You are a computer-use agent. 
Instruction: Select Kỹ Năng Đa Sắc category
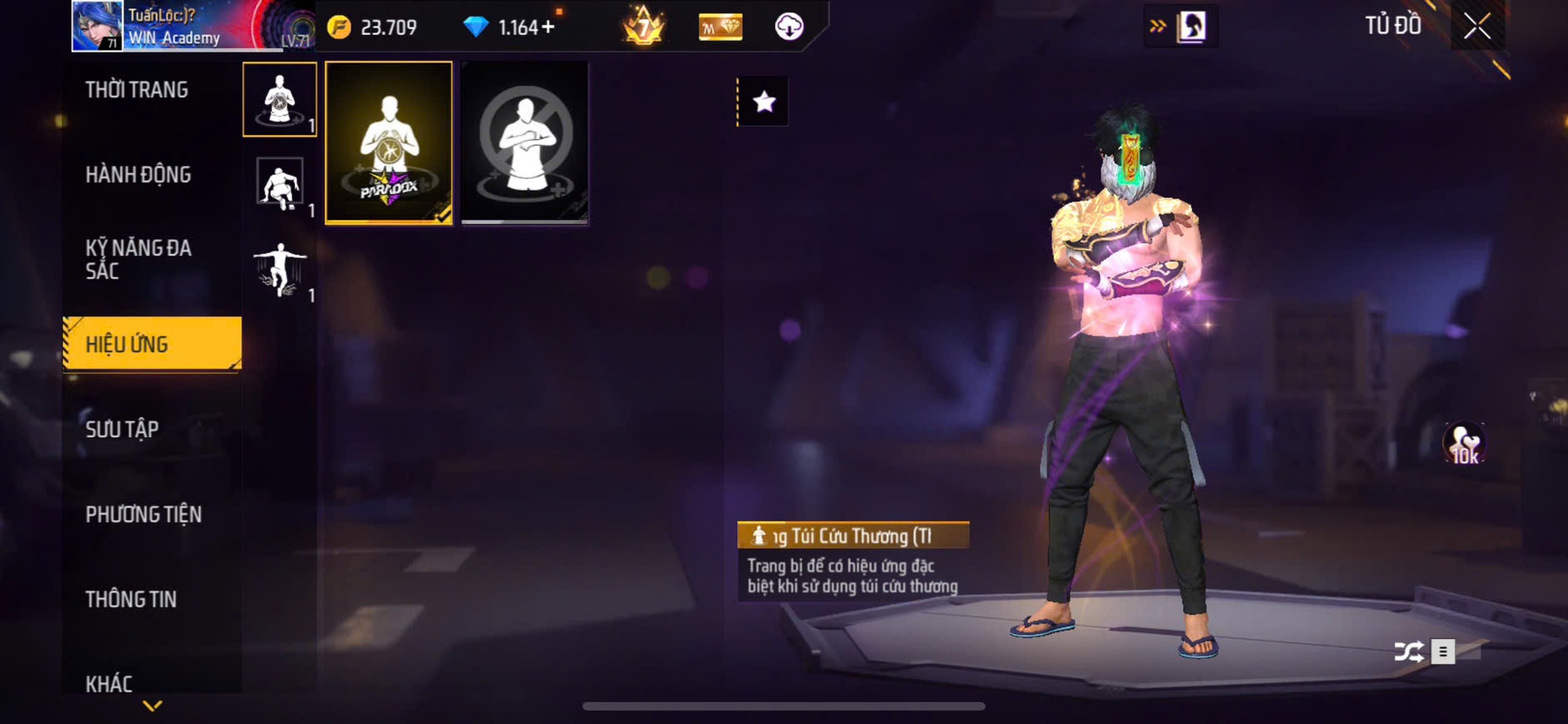click(138, 259)
